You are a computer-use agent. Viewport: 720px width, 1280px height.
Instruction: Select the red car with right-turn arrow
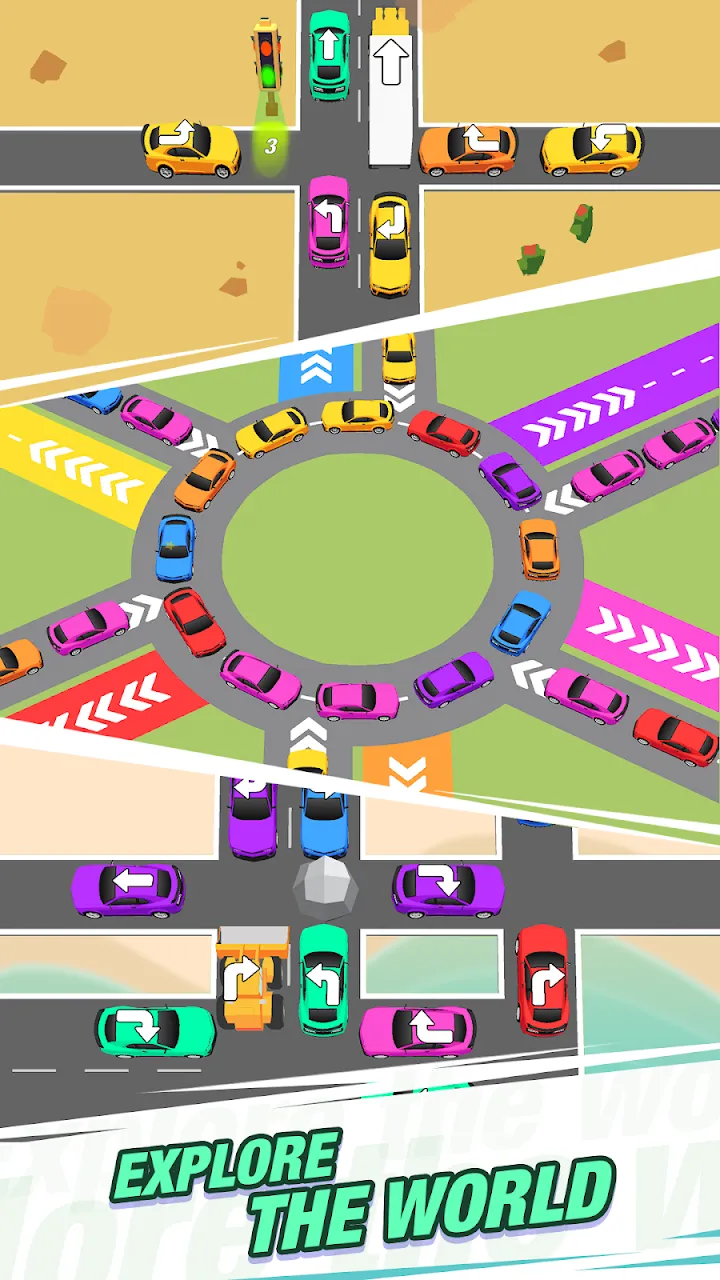(543, 979)
